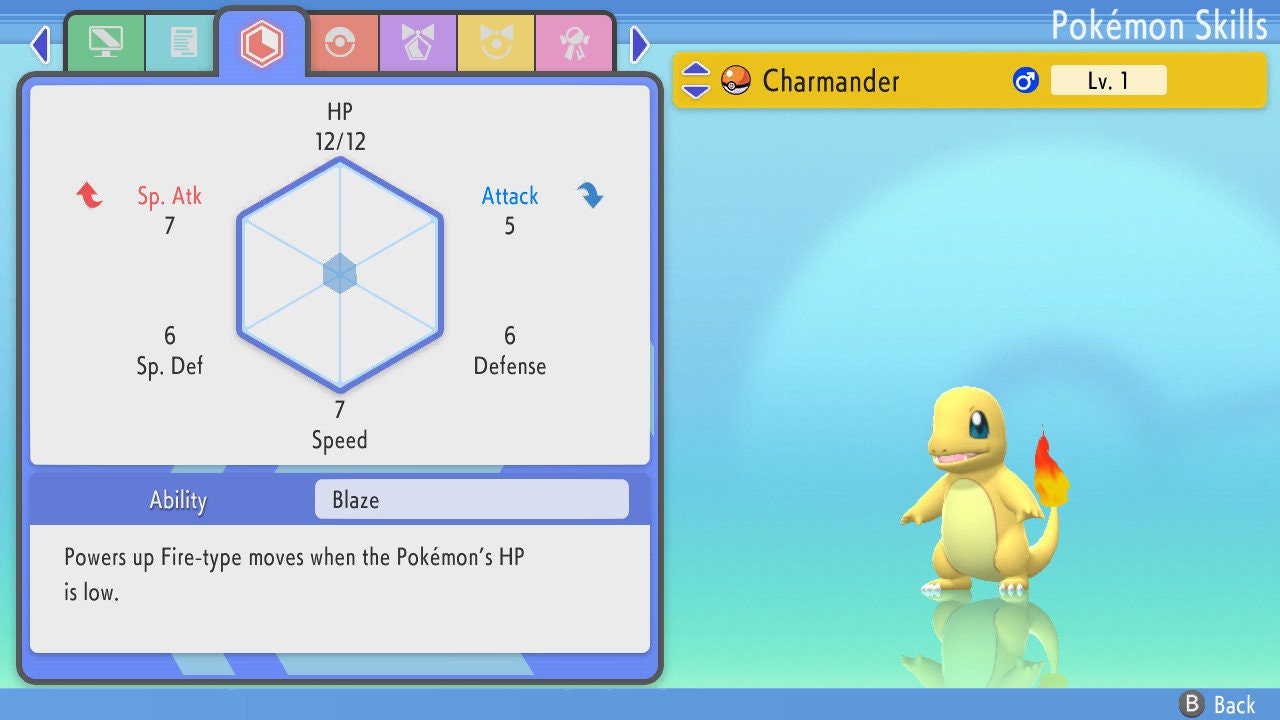Image resolution: width=1280 pixels, height=720 pixels.
Task: Switch Pokémon using up-down arrows by Charmander
Action: click(696, 80)
